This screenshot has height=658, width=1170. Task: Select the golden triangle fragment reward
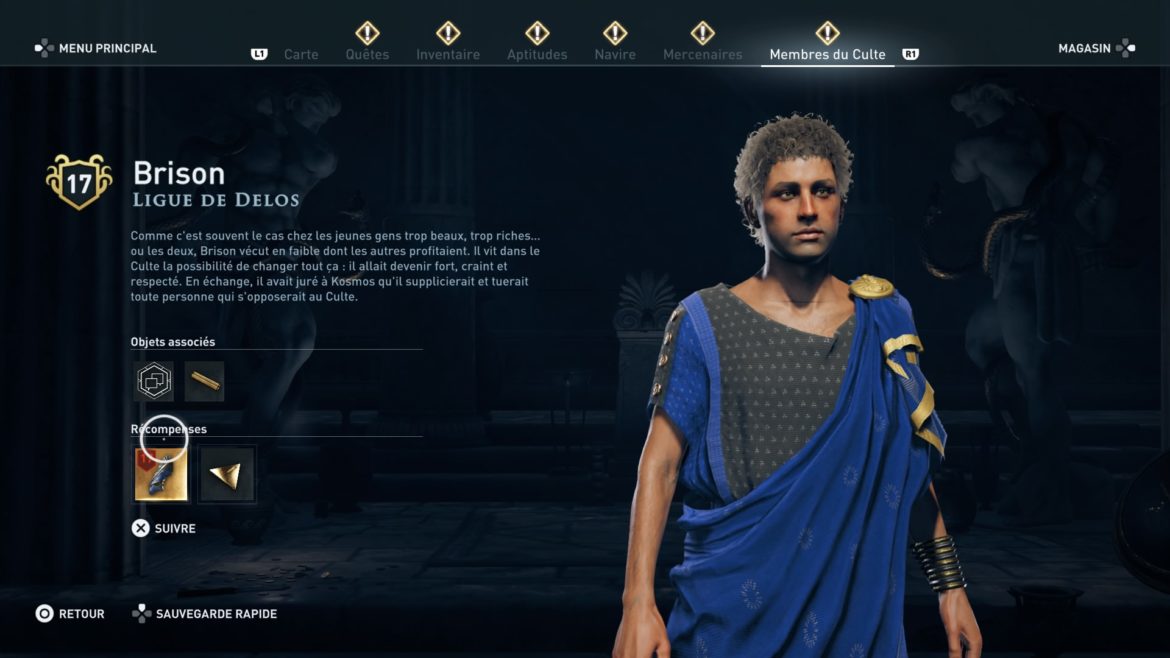pyautogui.click(x=225, y=475)
